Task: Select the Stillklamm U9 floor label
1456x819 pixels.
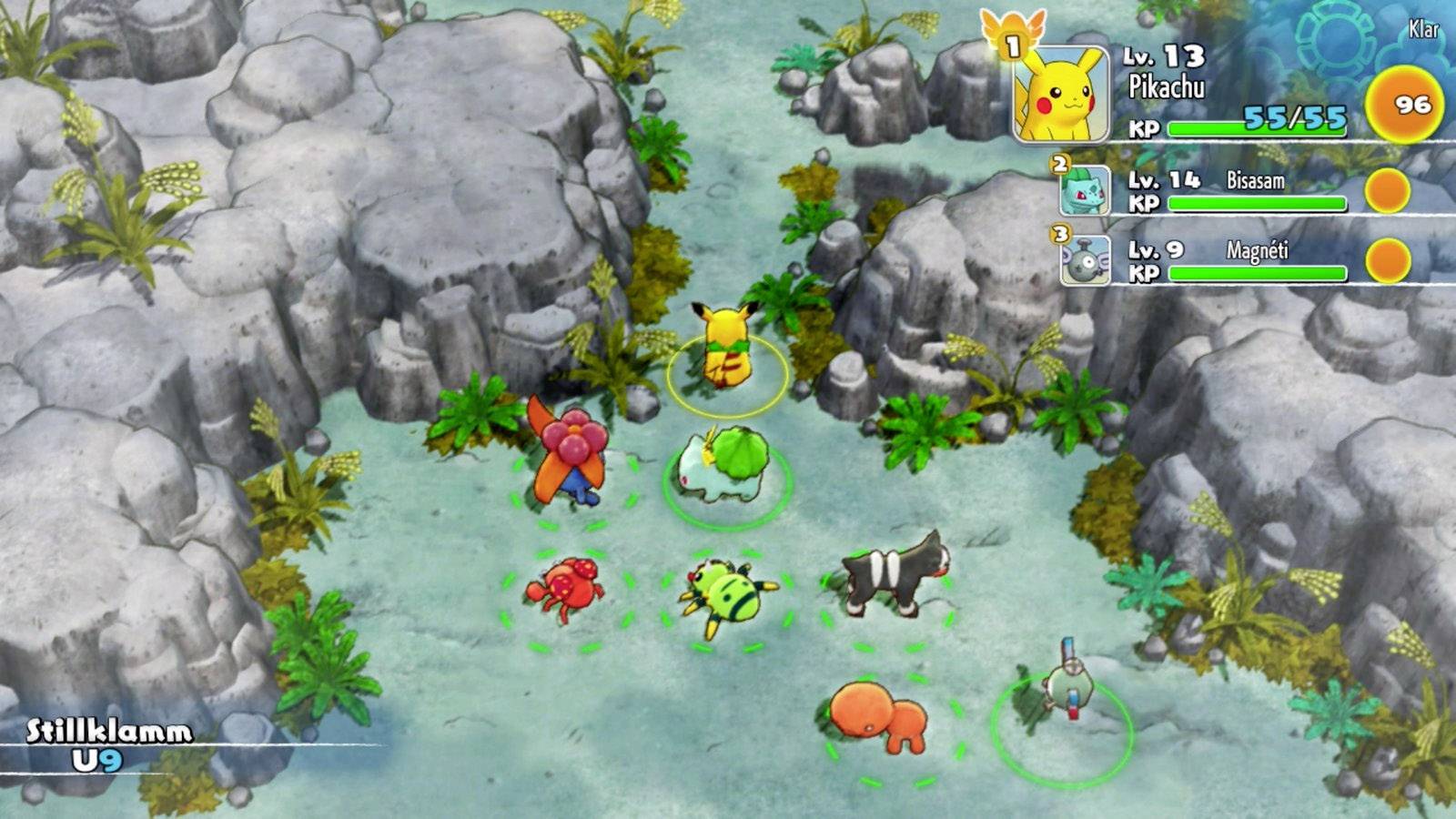Action: coord(105,742)
